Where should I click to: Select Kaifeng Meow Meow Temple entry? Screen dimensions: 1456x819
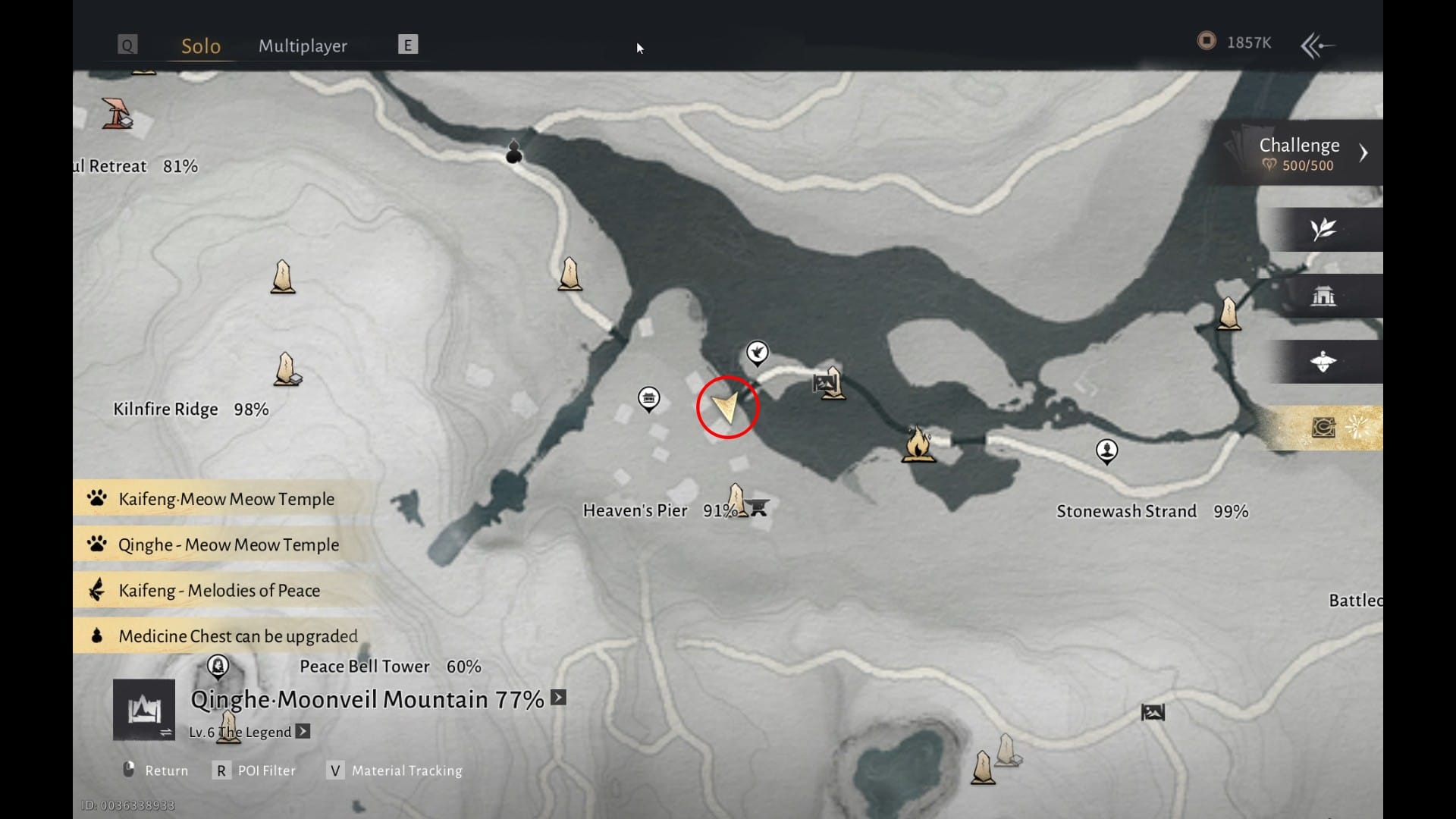(226, 499)
